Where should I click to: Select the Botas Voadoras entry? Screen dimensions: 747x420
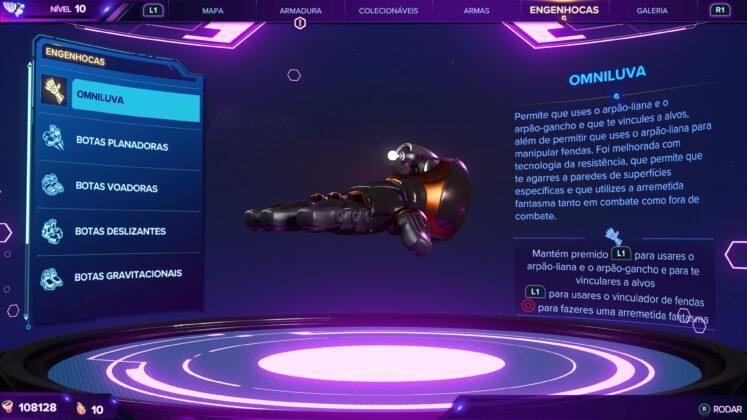120,186
